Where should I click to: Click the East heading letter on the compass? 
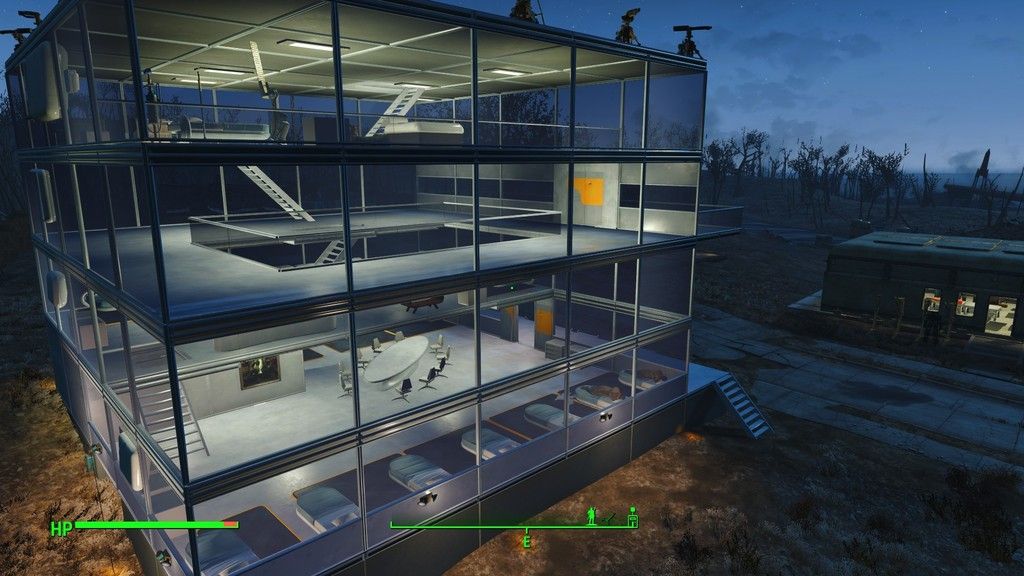pos(526,541)
